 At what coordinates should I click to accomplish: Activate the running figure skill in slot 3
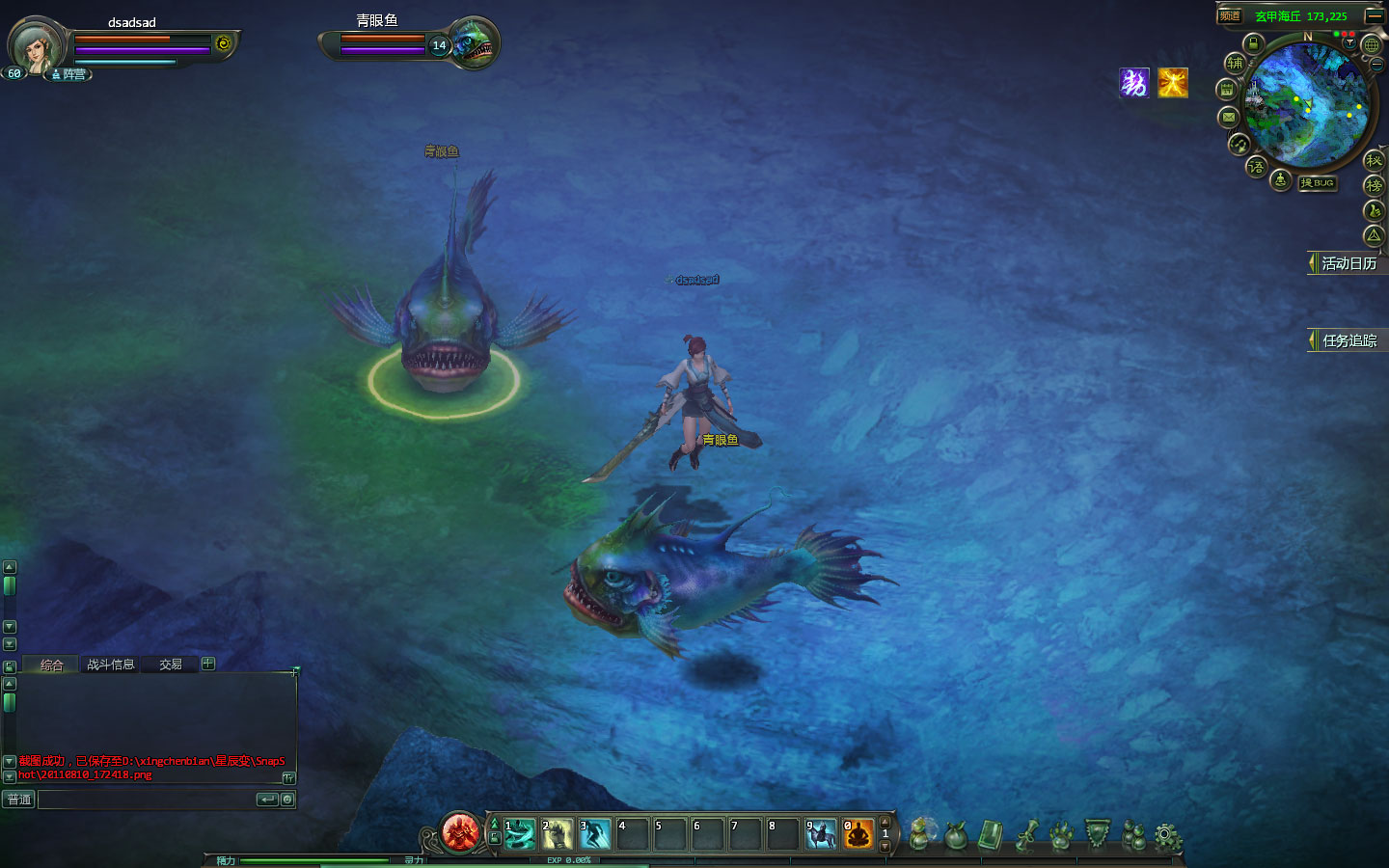click(x=594, y=833)
